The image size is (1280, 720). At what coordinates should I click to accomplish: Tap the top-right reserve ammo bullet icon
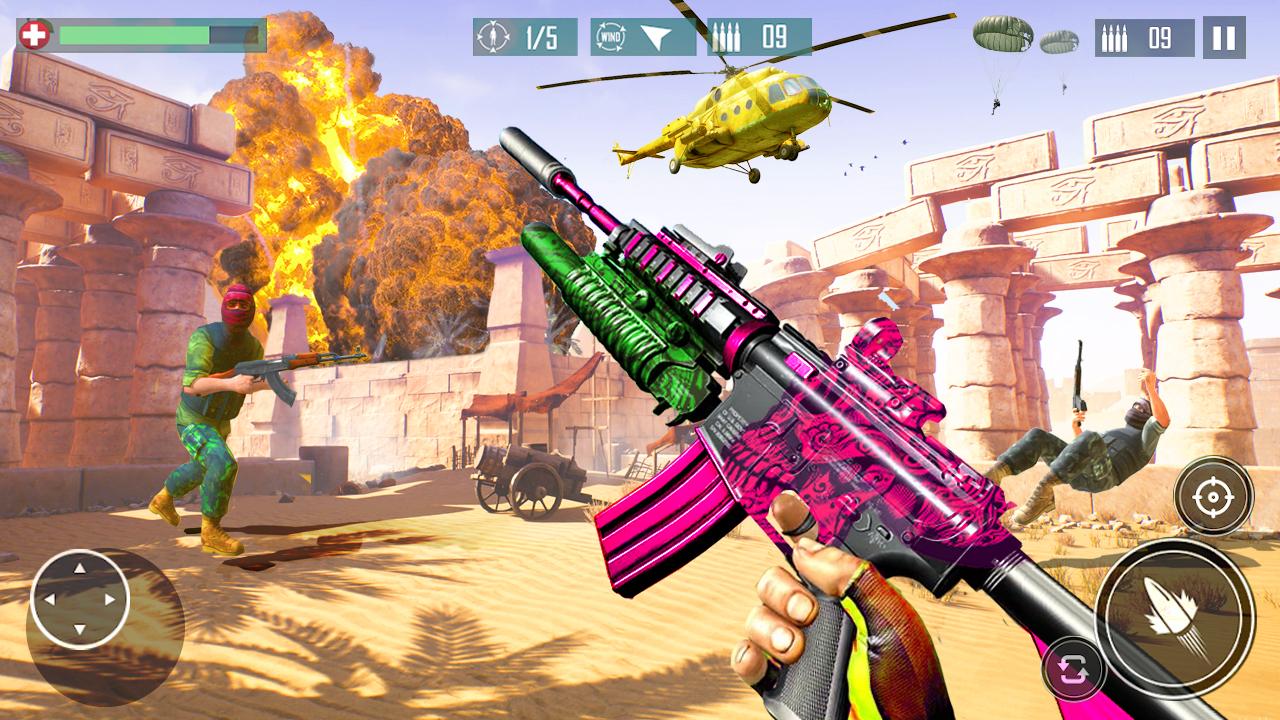1116,38
